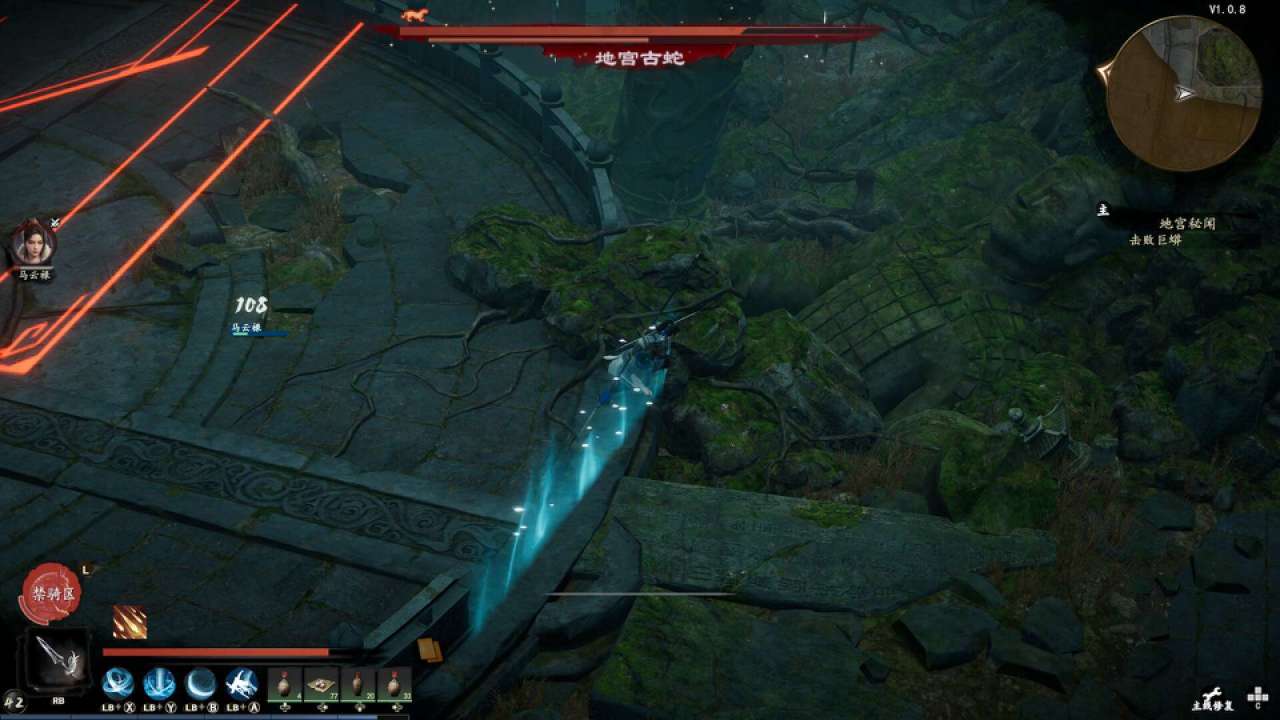The width and height of the screenshot is (1280, 720).
Task: Select the talisman item showing 77
Action: [321, 684]
